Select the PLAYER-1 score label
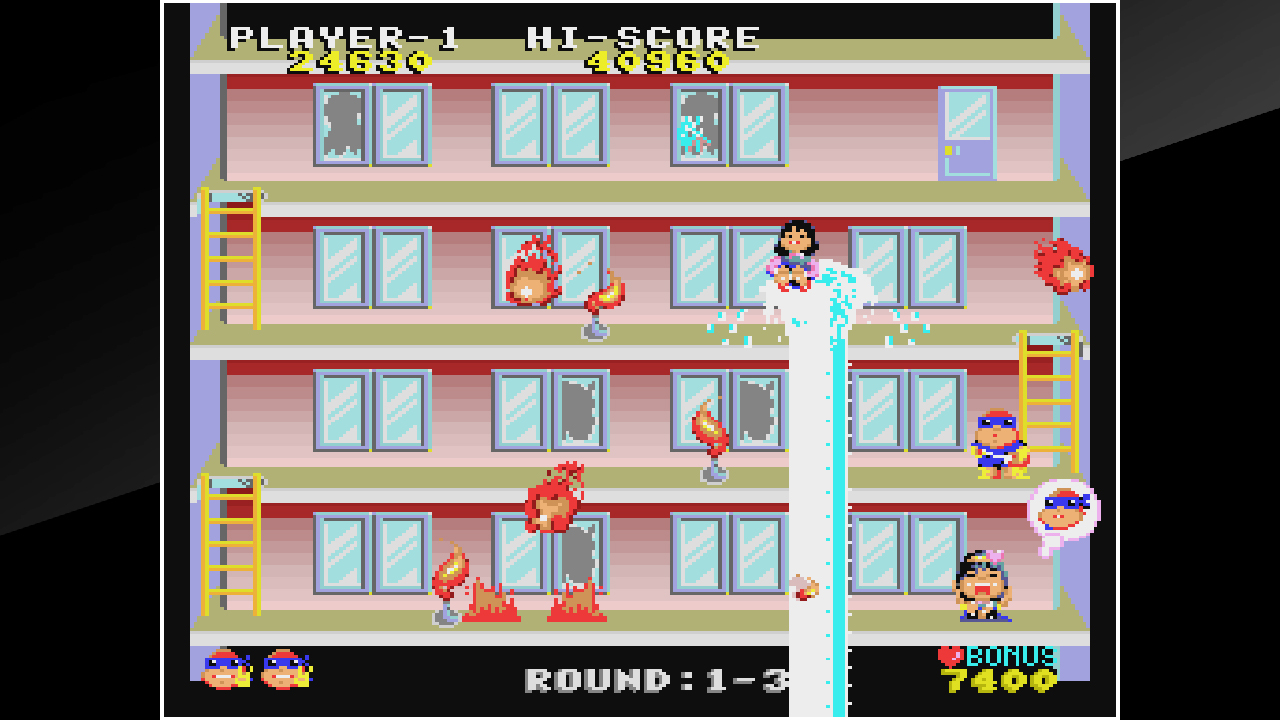 (345, 37)
